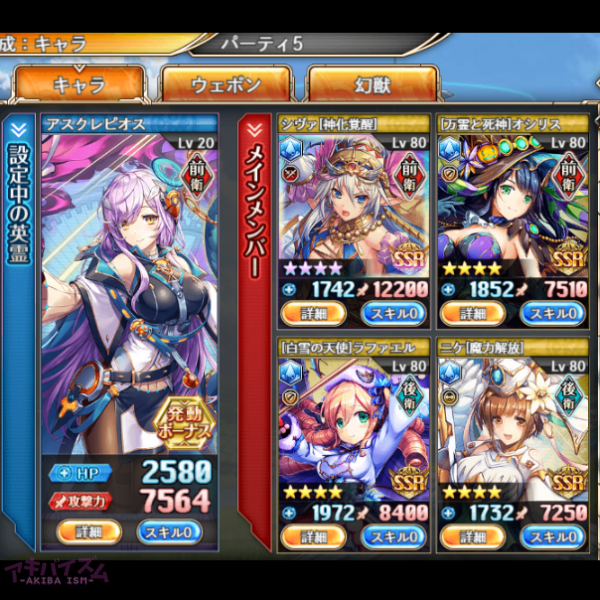This screenshot has height=600, width=600.
Task: Open ラファエル's スキル button
Action: (392, 538)
